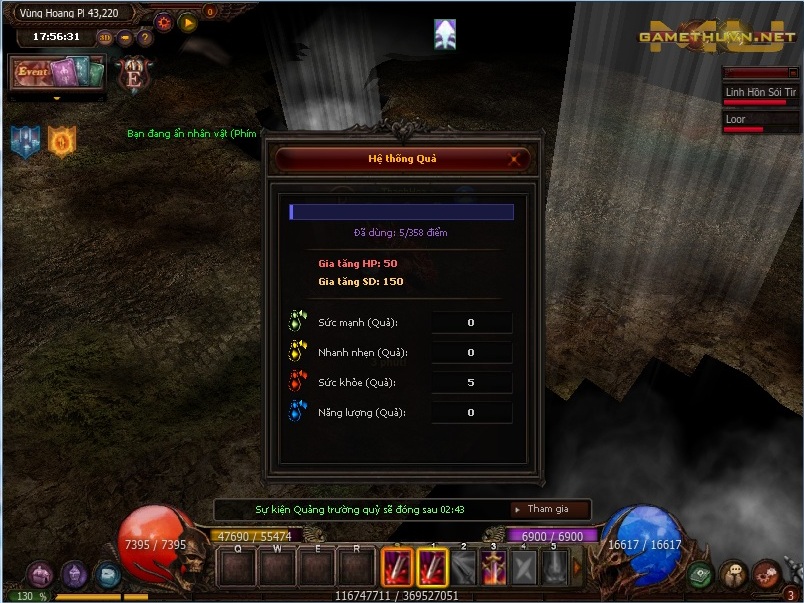Open the question mark help button
The width and height of the screenshot is (804, 603).
point(145,37)
